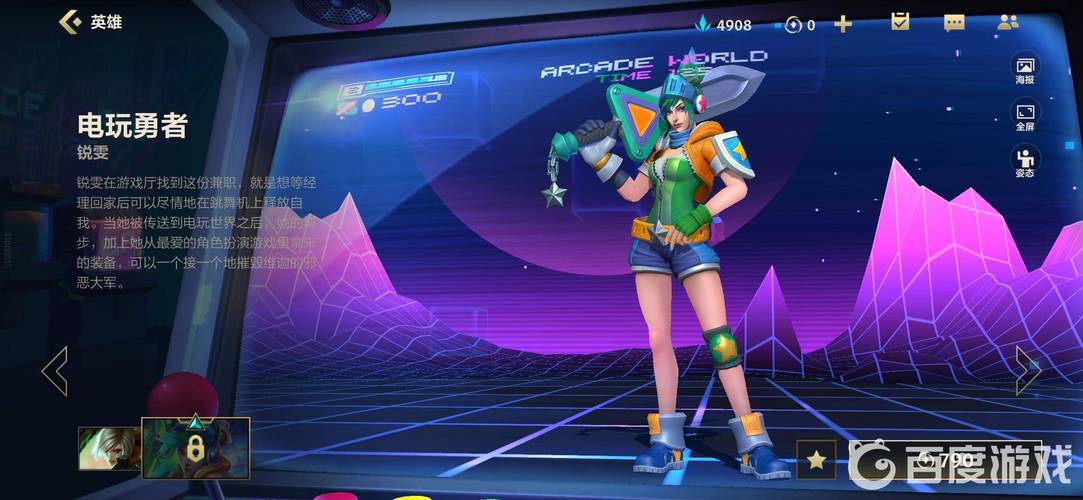Buy the skin with the 790 price button
The height and width of the screenshot is (500, 1083).
(x=944, y=459)
